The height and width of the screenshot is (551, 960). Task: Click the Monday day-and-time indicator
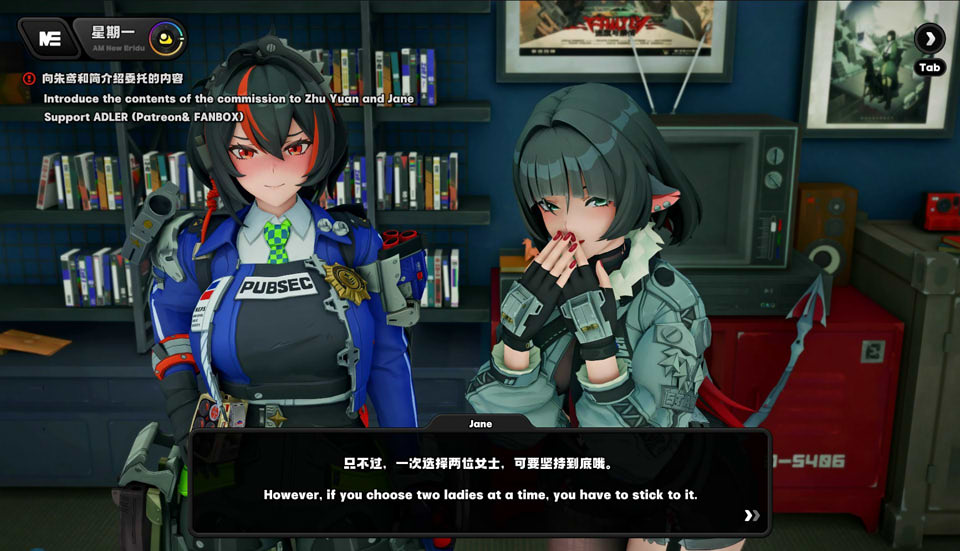click(126, 39)
